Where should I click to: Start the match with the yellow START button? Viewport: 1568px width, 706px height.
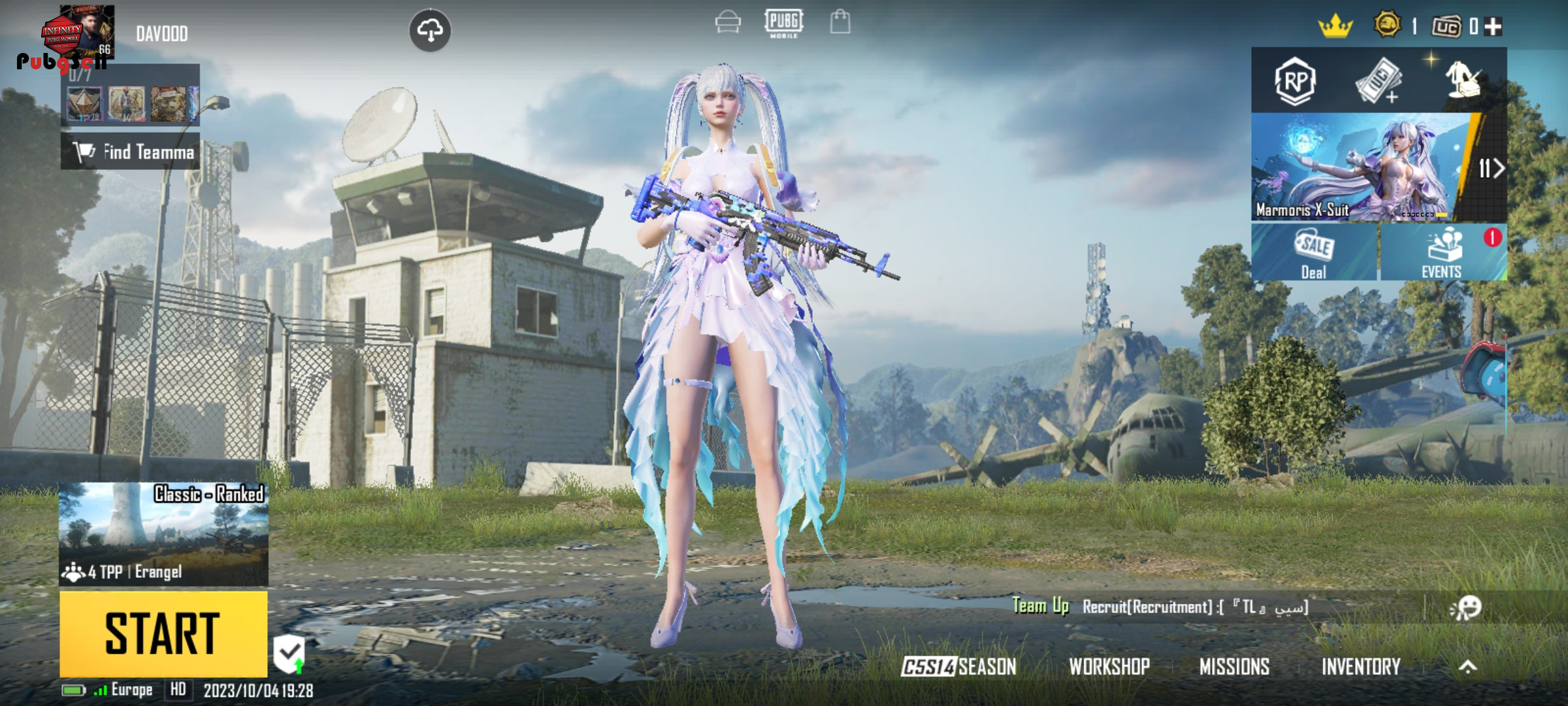tap(163, 633)
